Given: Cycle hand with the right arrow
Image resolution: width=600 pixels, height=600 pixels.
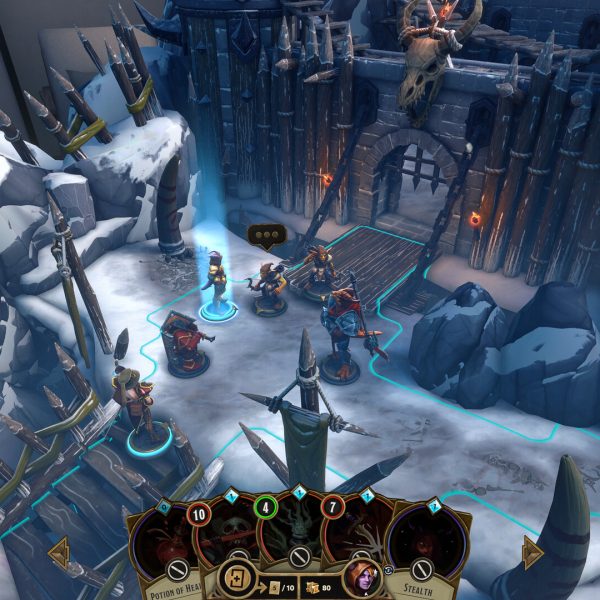Looking at the screenshot, I should click(530, 552).
